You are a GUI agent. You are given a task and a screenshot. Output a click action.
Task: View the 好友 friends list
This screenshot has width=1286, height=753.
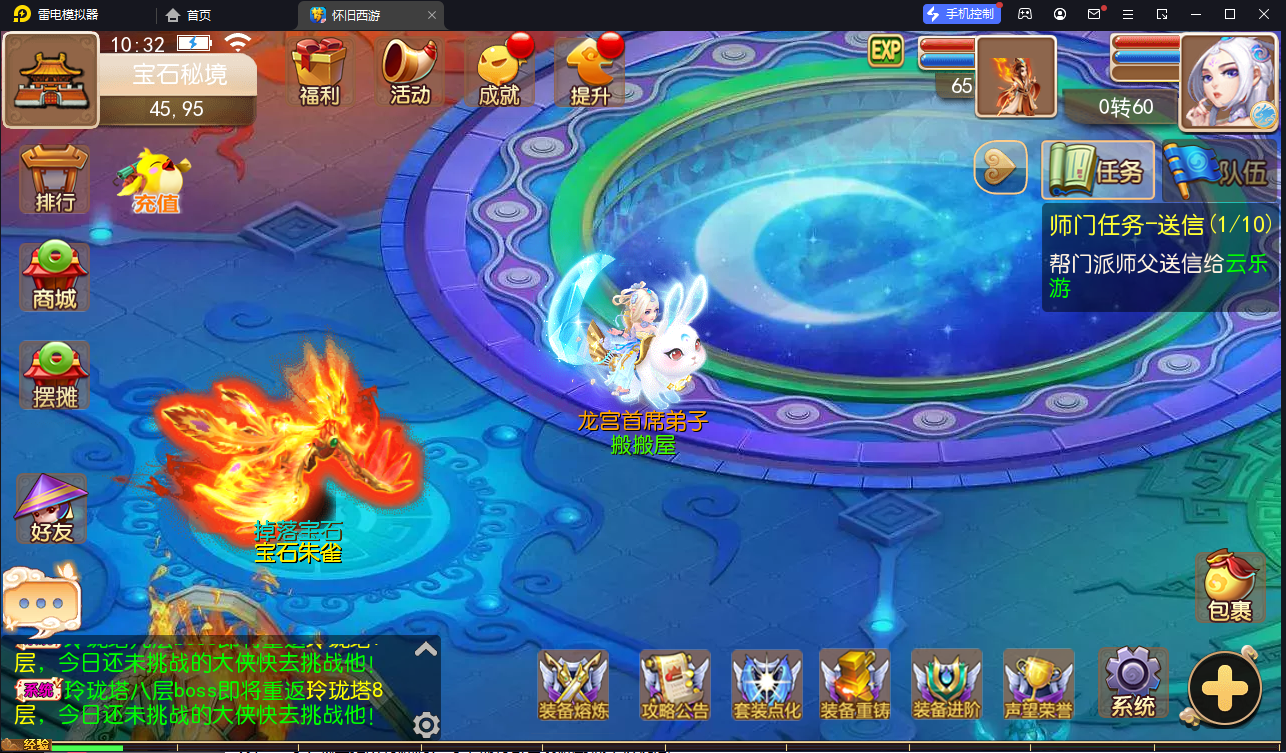coord(52,508)
